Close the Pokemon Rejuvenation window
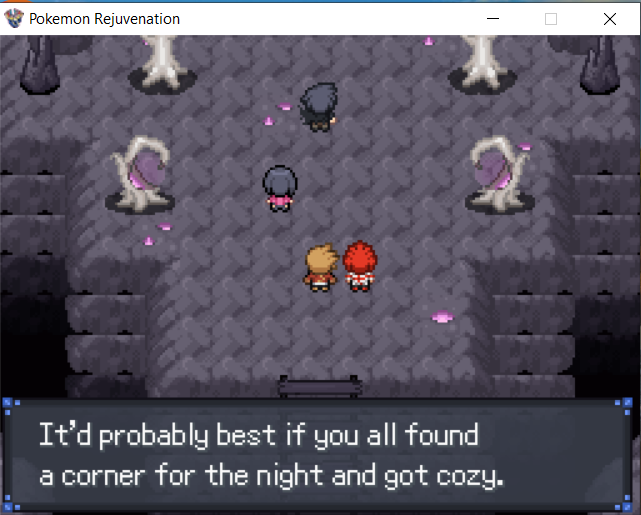Screen dimensions: 641x515 pyautogui.click(x=610, y=18)
